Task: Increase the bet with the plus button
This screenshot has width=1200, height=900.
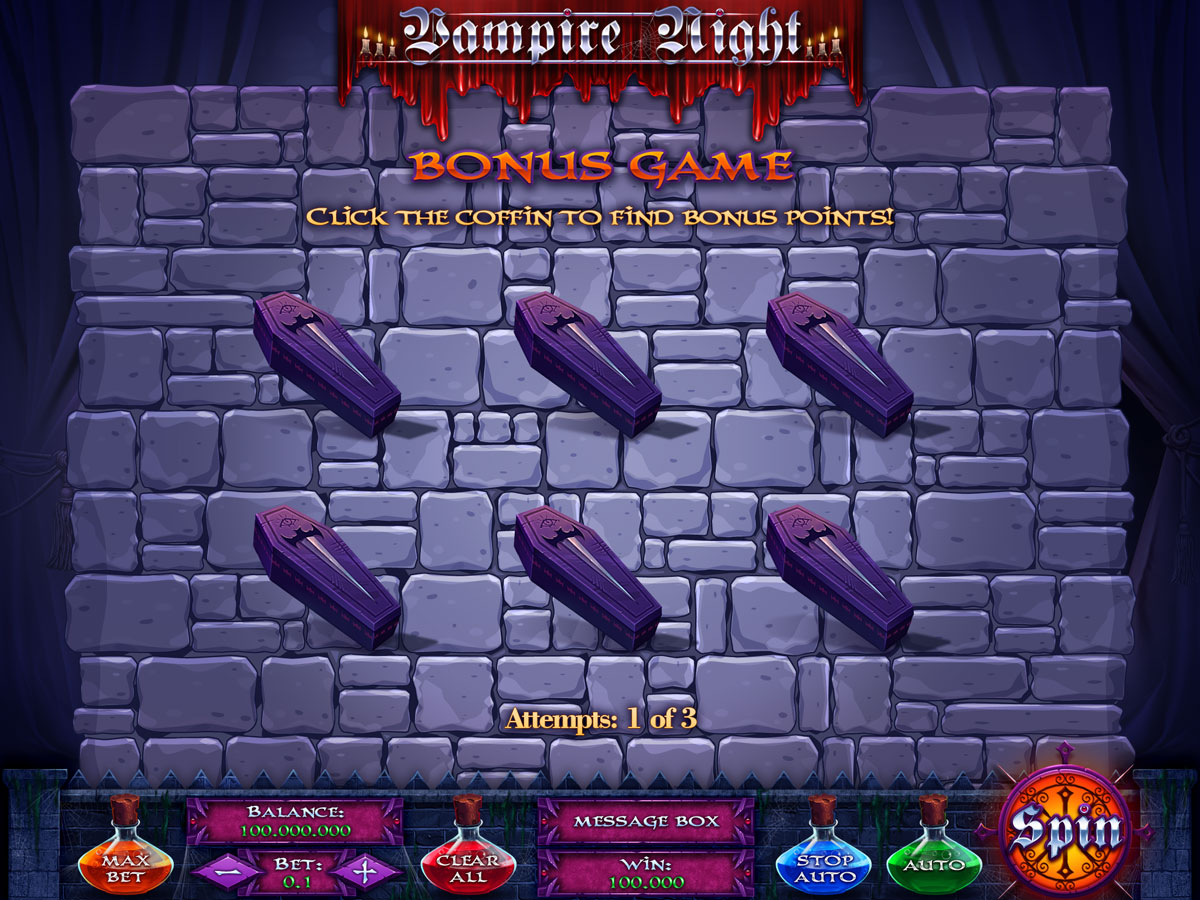Action: point(365,870)
